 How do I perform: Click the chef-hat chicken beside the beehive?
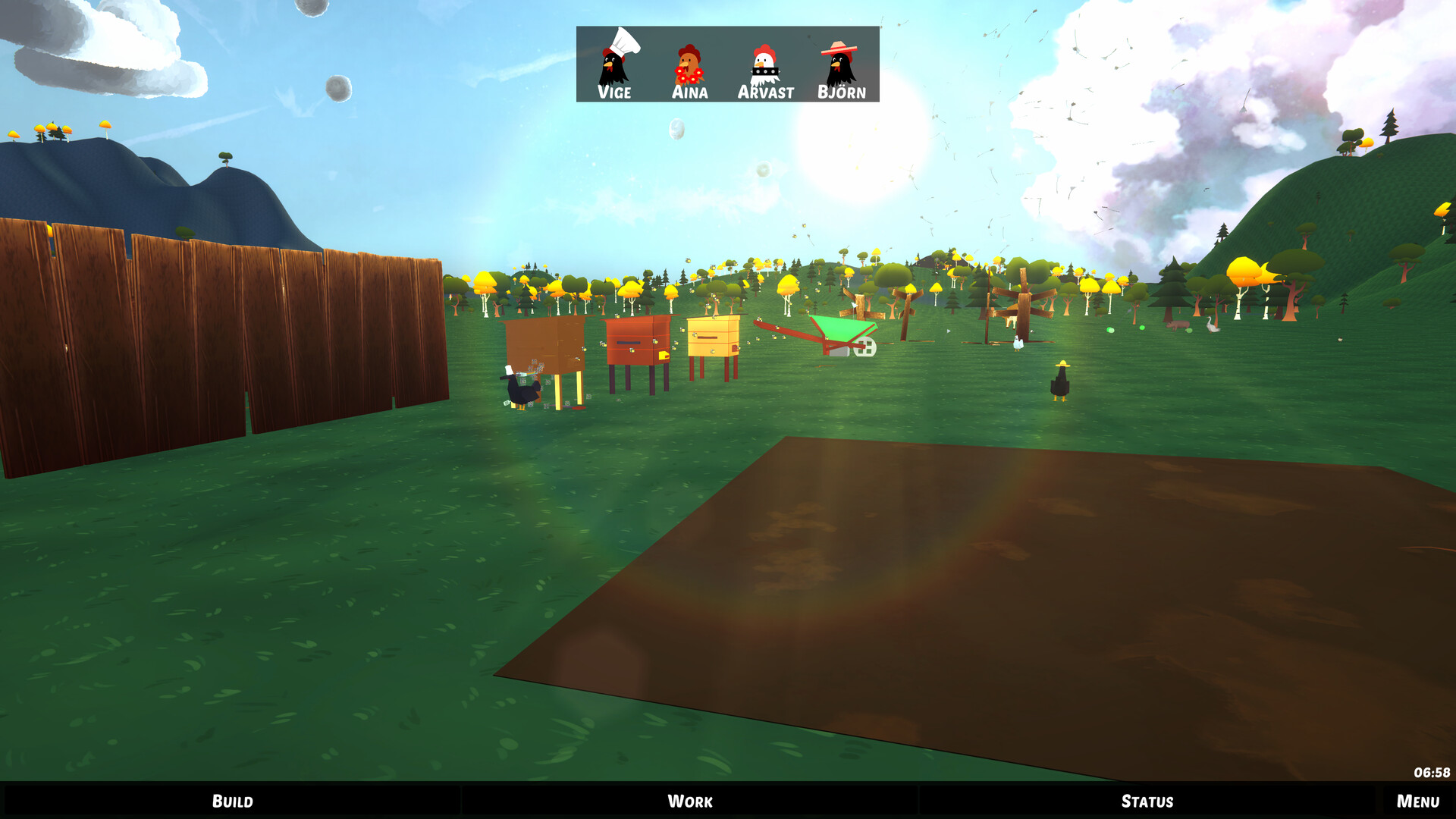(x=519, y=387)
